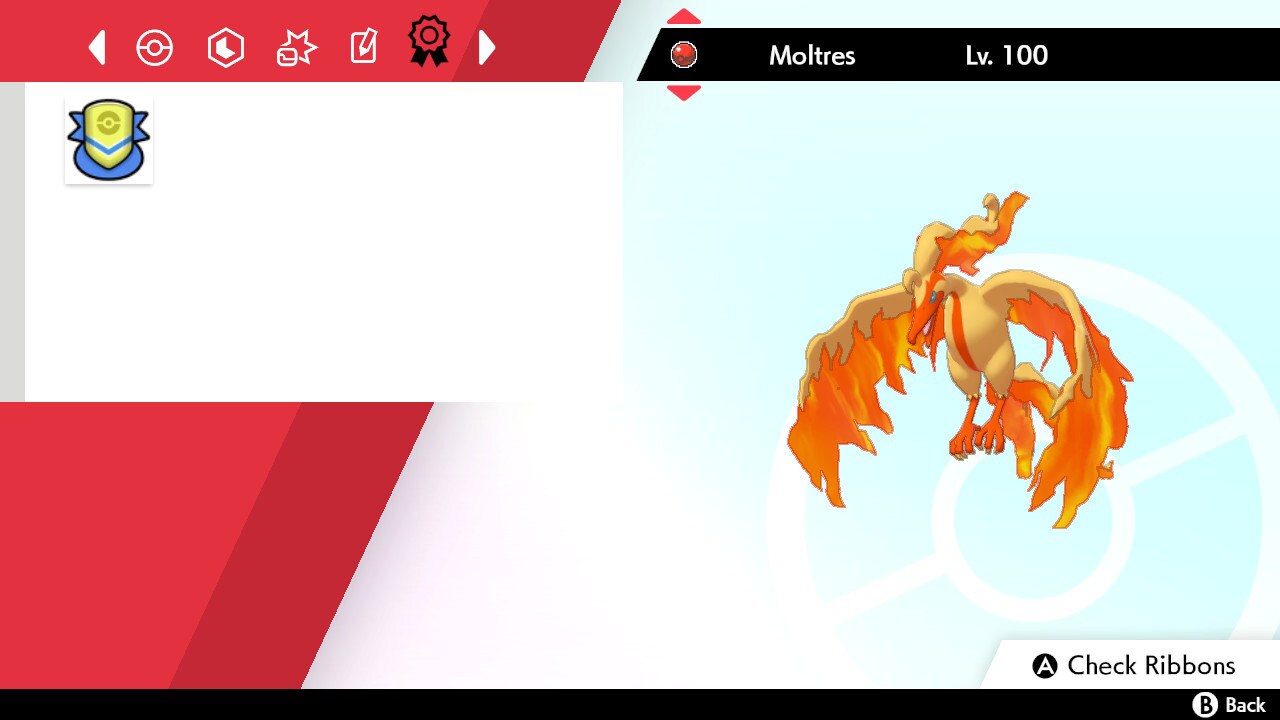Image resolution: width=1280 pixels, height=720 pixels.
Task: Activate the Check Ribbons option
Action: pyautogui.click(x=1150, y=665)
